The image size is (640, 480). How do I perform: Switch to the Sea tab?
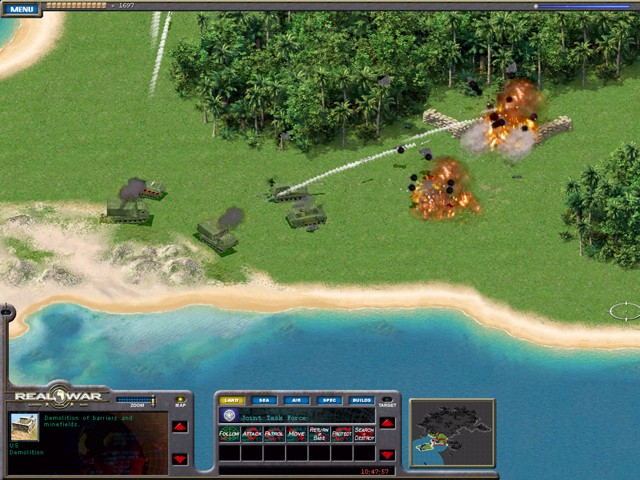pyautogui.click(x=264, y=400)
